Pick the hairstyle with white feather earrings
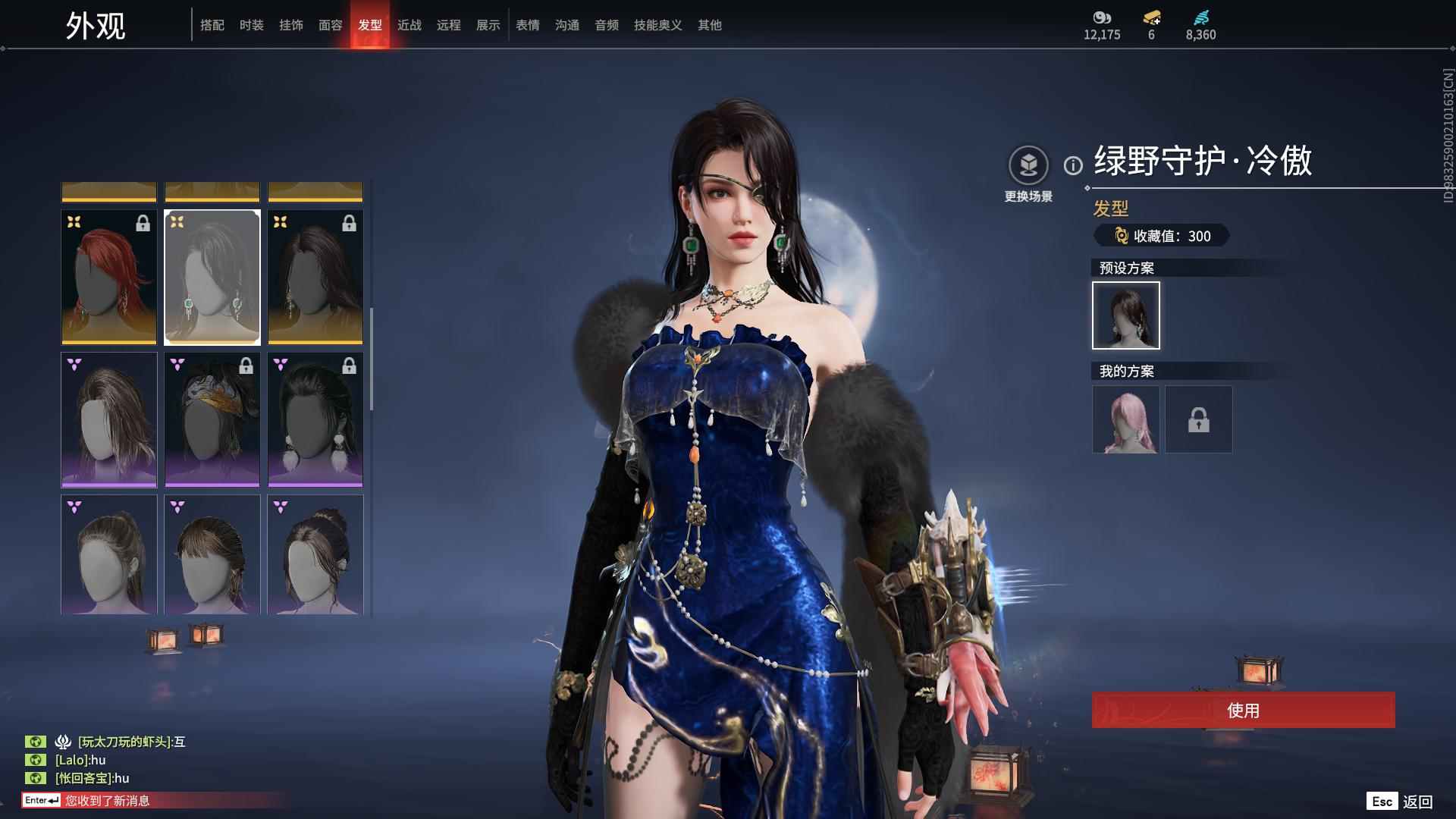This screenshot has width=1456, height=819. (x=315, y=419)
